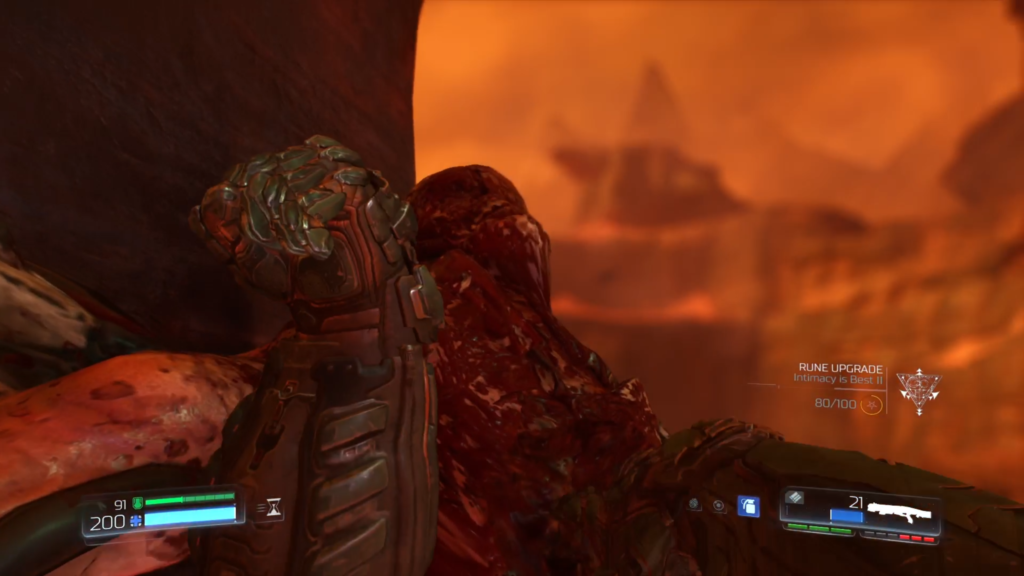Image resolution: width=1024 pixels, height=576 pixels.
Task: Select the highlighted frag grenade equipment icon
Action: pyautogui.click(x=748, y=506)
